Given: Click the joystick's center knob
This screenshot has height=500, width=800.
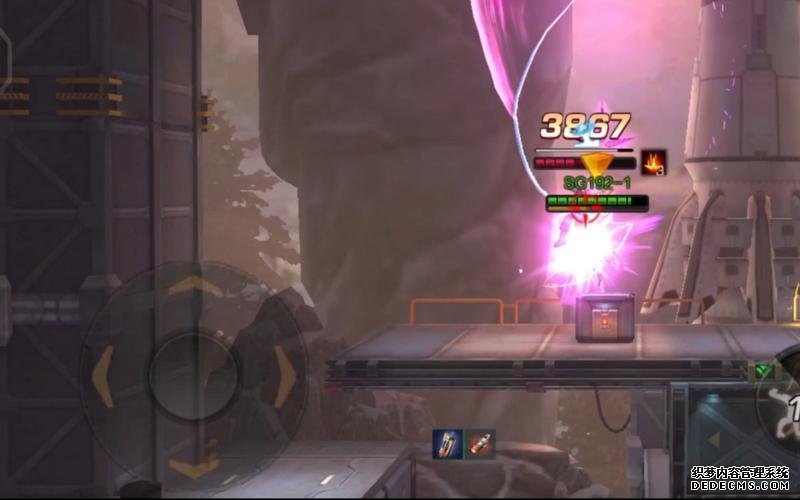Looking at the screenshot, I should (194, 377).
